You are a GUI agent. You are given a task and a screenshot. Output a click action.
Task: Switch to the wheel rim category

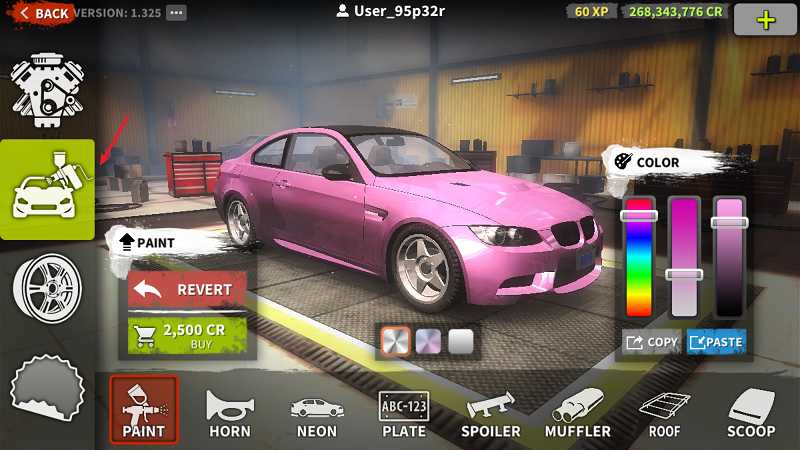46,287
